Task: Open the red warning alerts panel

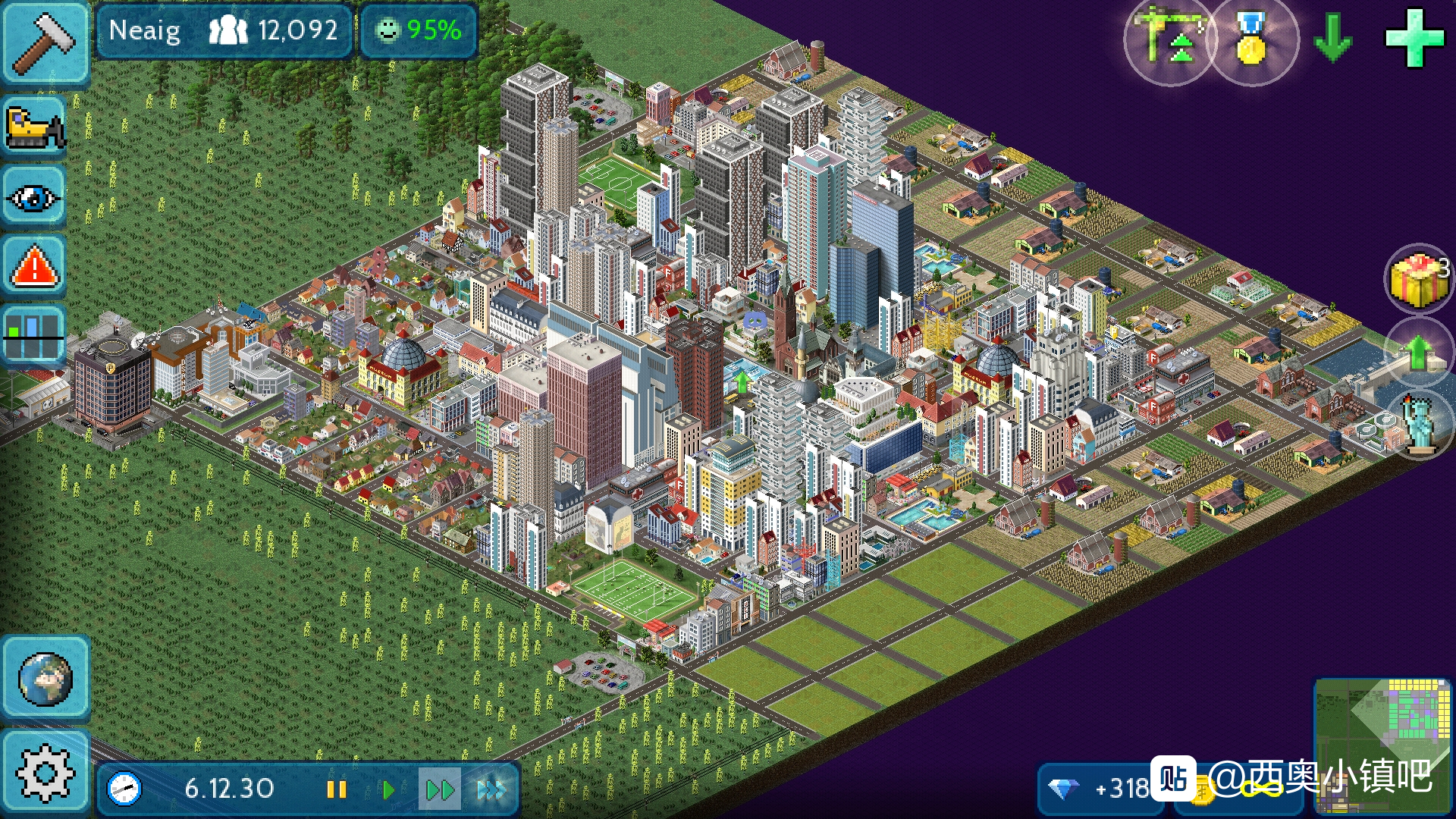Action: [34, 267]
